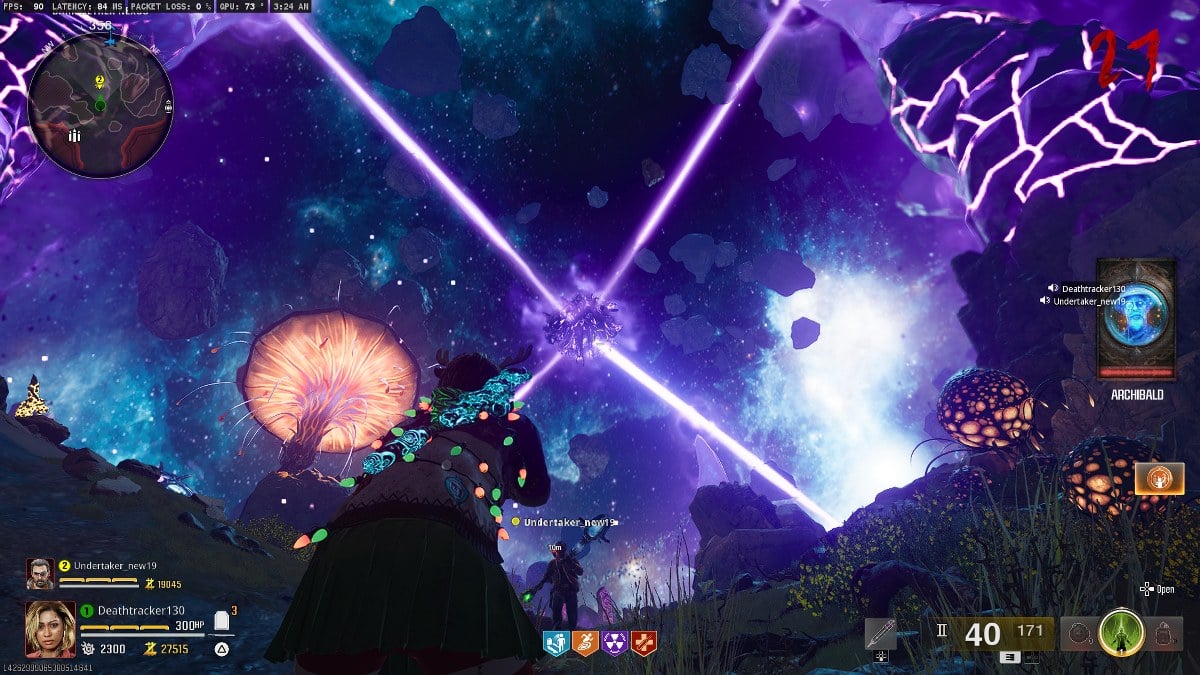The image size is (1200, 675).
Task: Select the melee weapon slot
Action: (x=881, y=634)
